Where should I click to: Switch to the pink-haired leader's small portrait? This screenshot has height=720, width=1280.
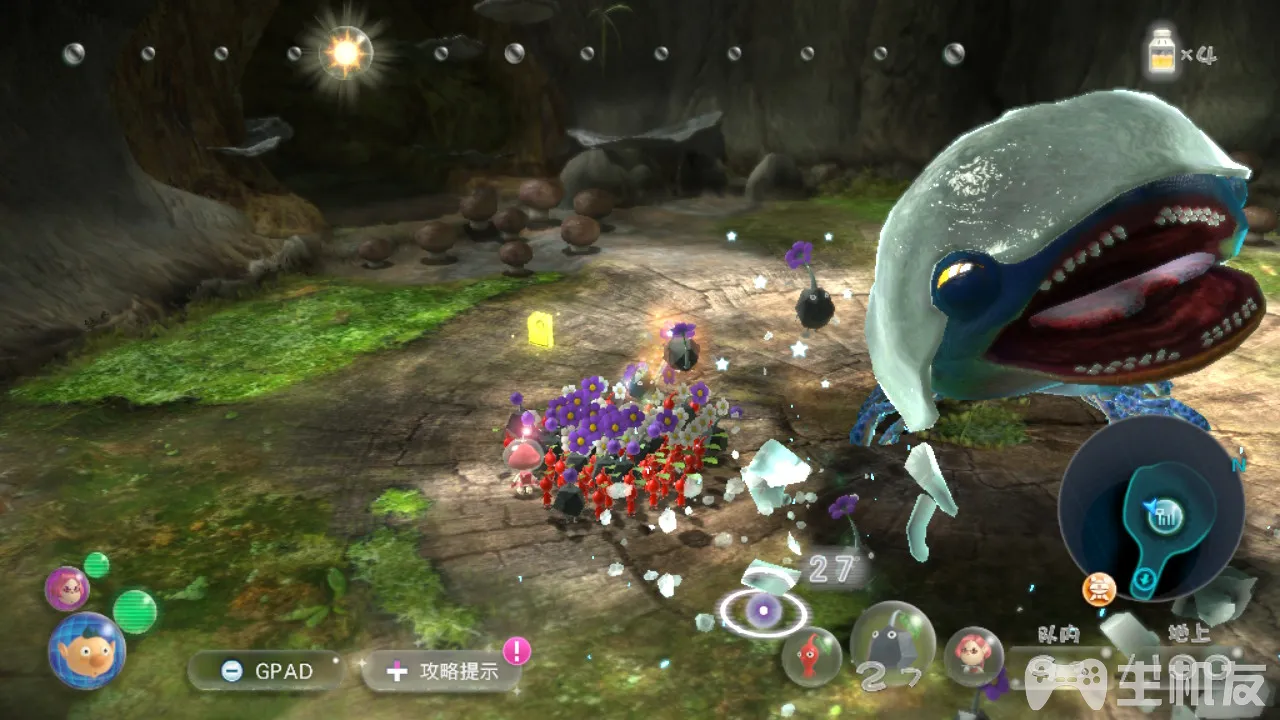point(67,587)
